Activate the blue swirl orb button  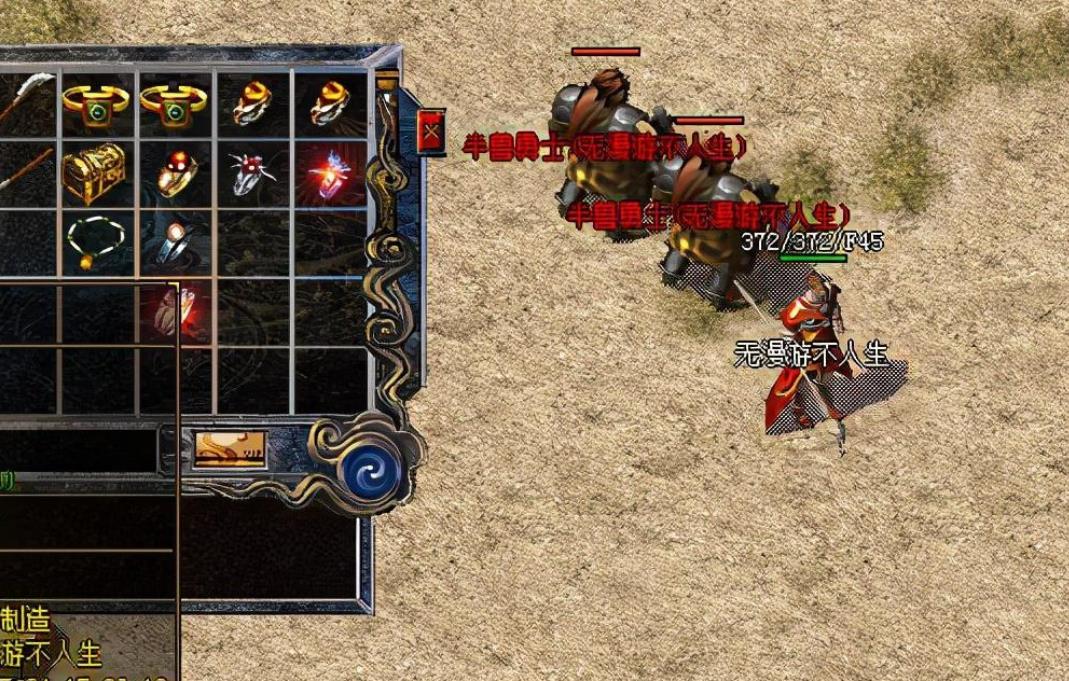(x=370, y=467)
